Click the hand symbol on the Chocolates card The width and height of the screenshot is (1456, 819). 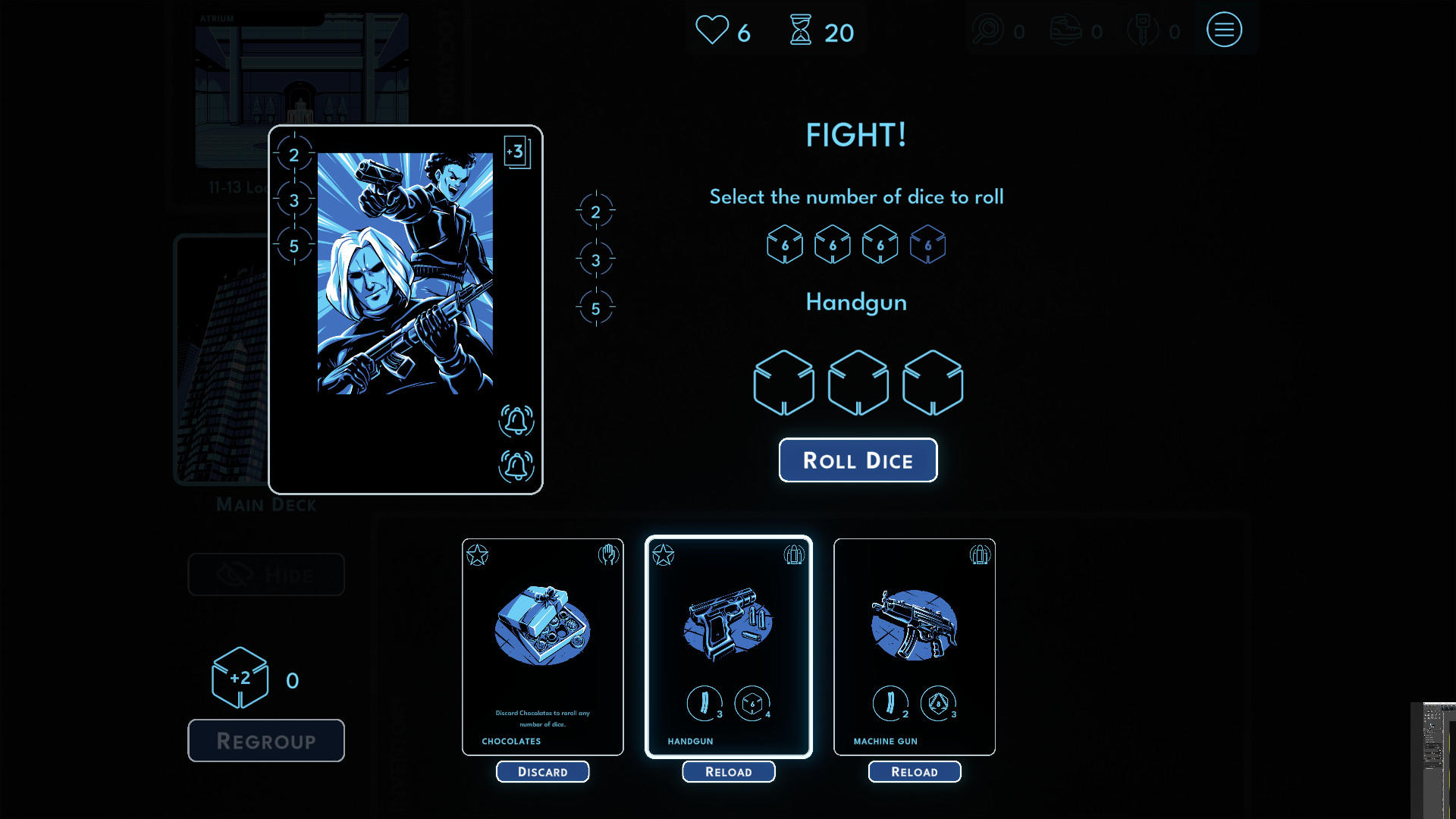pos(607,554)
